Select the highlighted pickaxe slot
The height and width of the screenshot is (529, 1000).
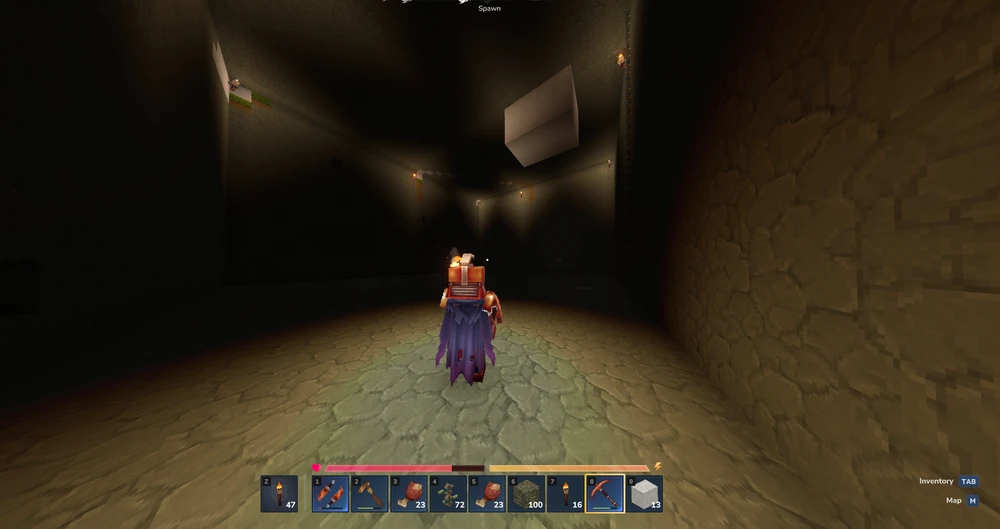pos(605,493)
